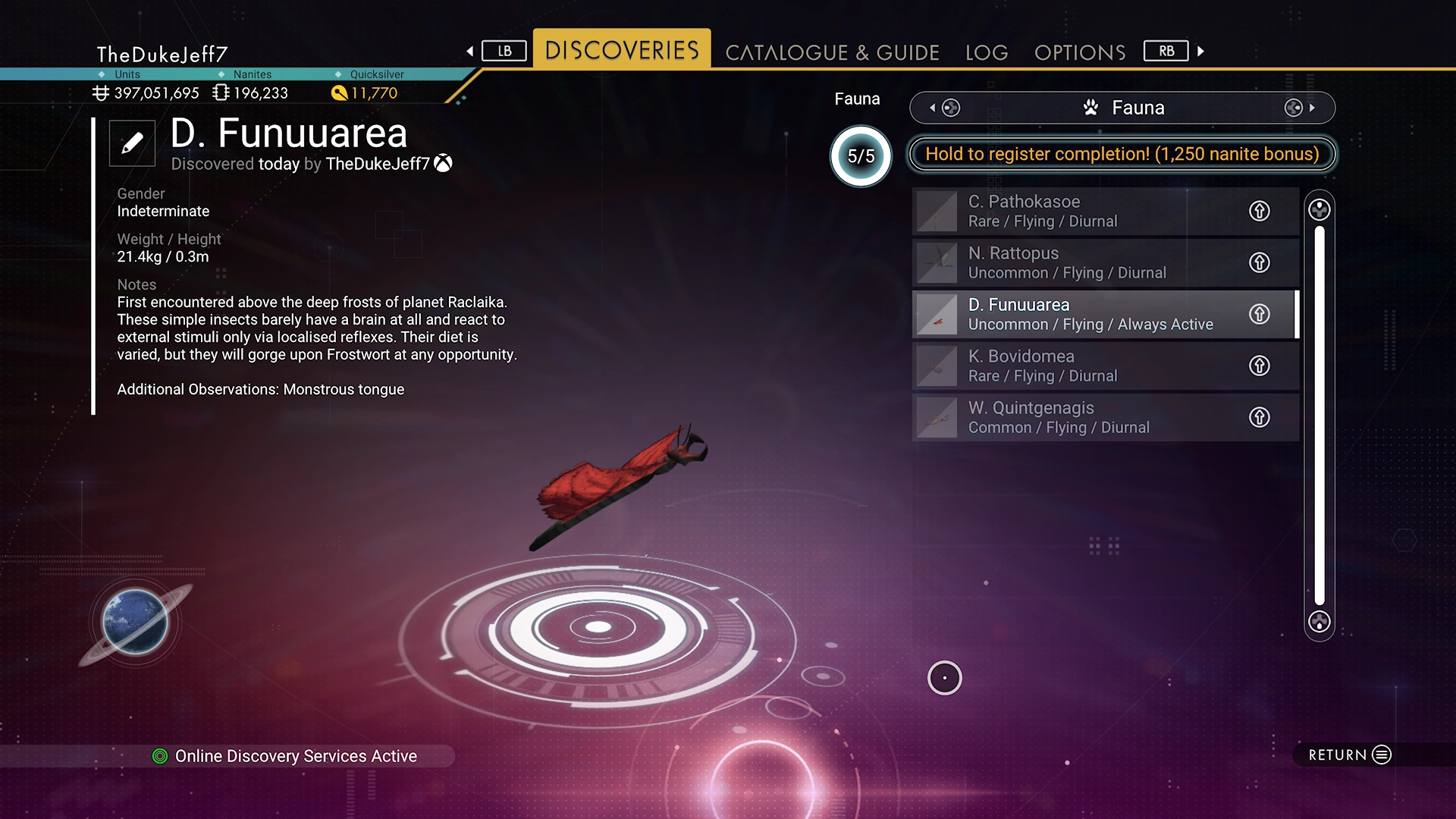Cycle the Fauna category to the next one
1456x819 pixels.
1300,108
